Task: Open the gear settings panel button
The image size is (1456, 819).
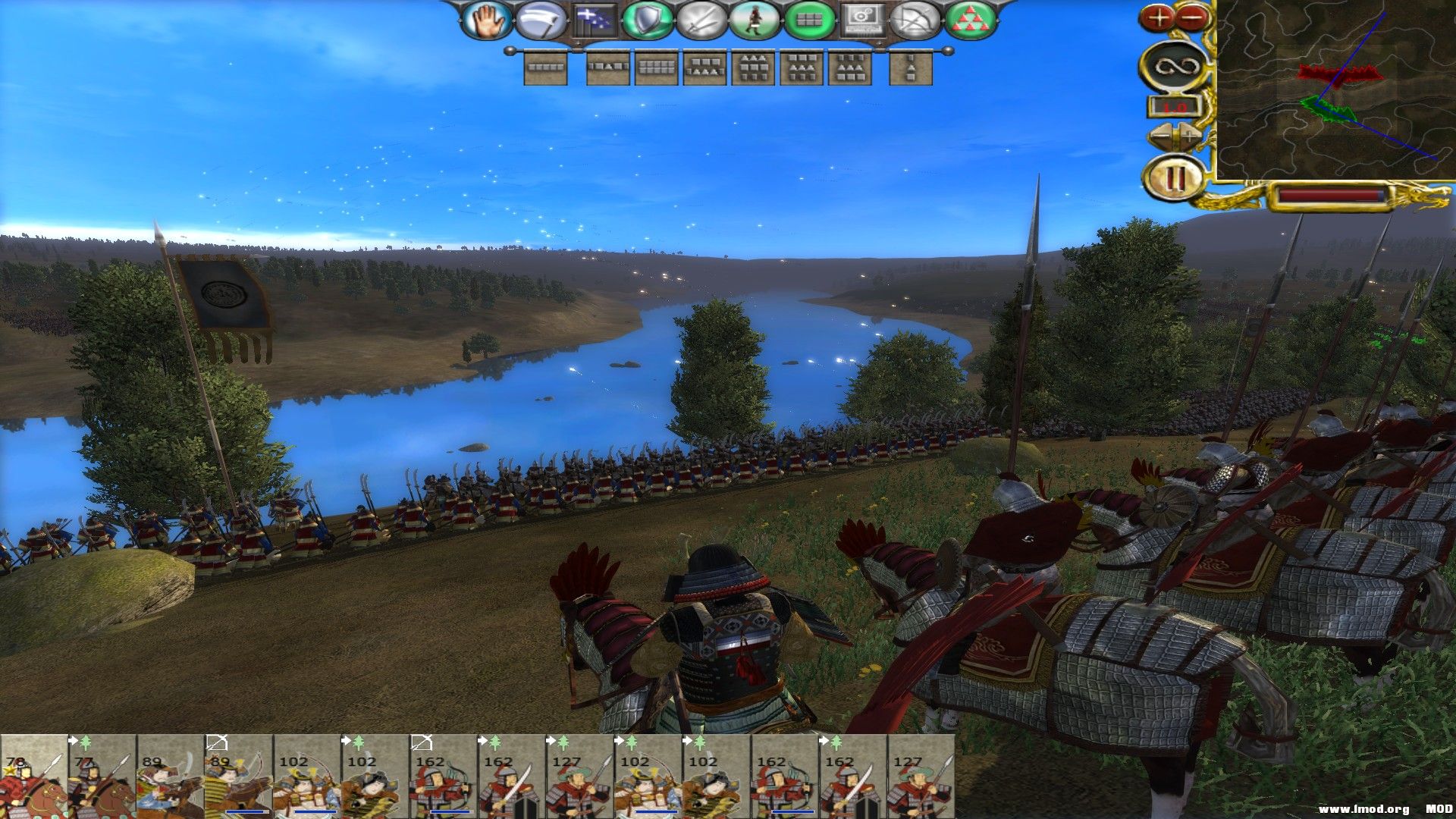Action: [862, 20]
